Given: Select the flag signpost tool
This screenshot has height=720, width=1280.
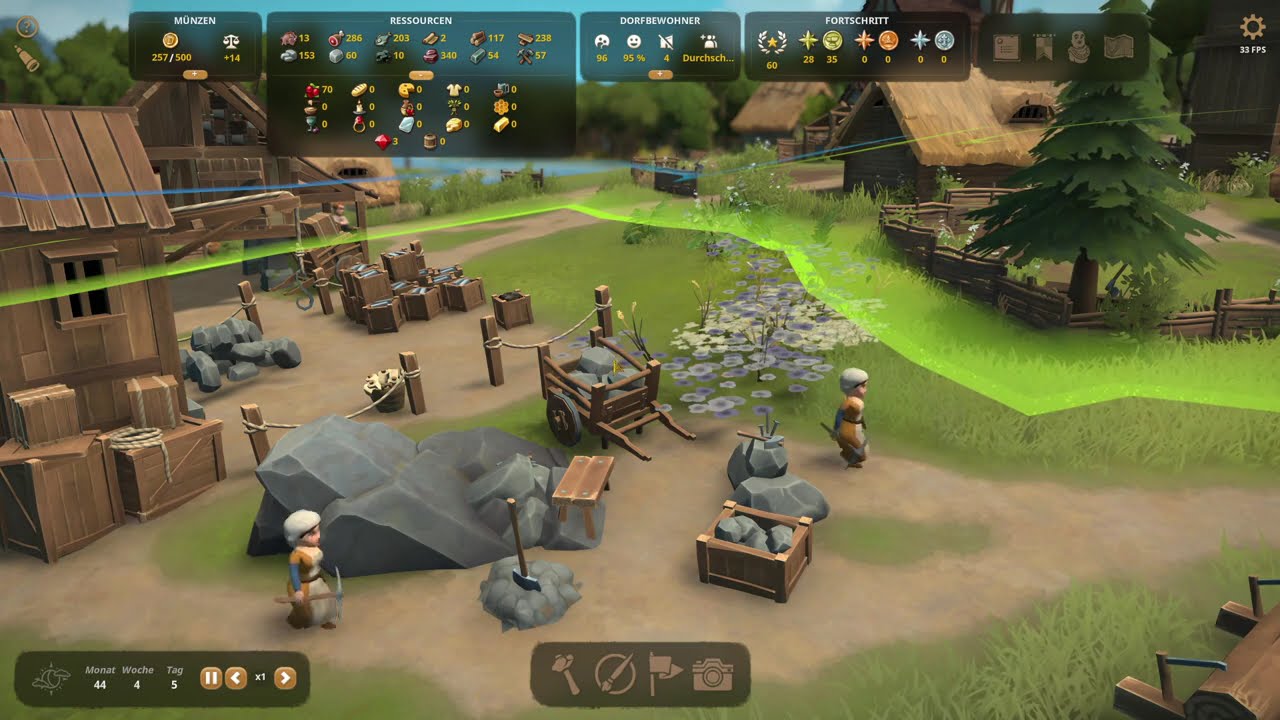Looking at the screenshot, I should click(664, 675).
